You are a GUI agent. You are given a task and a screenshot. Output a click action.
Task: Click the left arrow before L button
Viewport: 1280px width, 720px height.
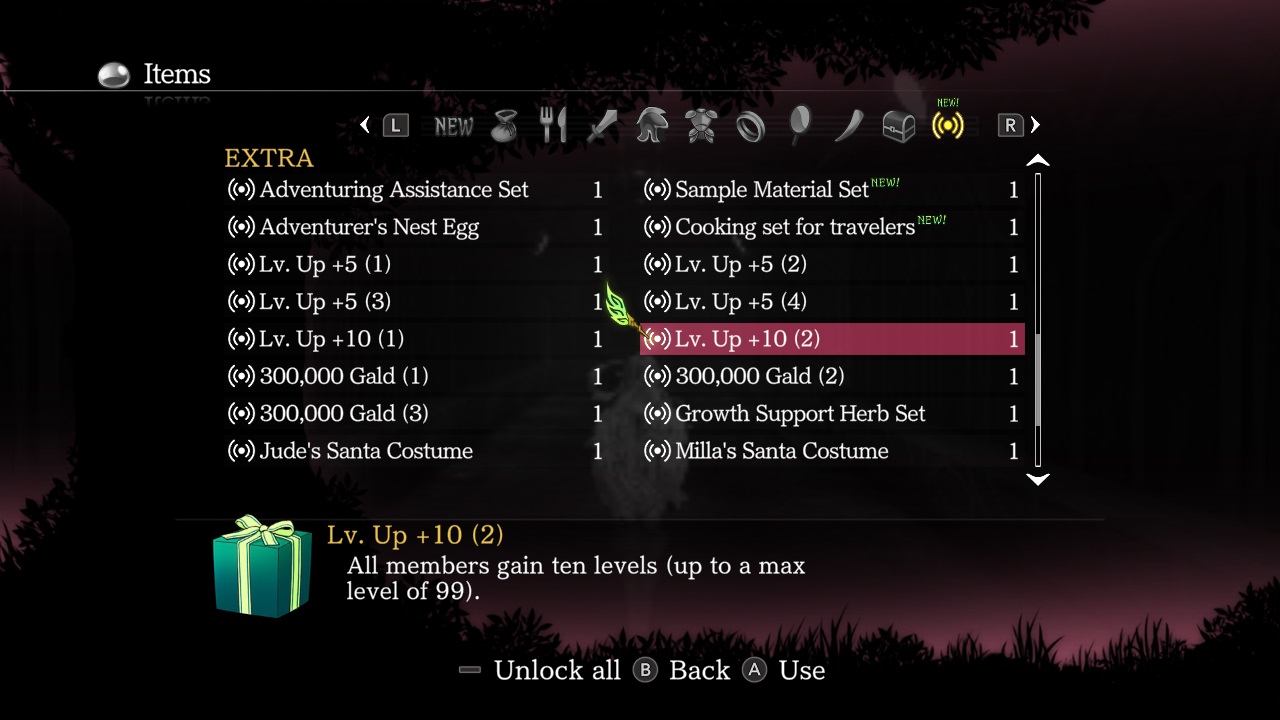click(365, 124)
